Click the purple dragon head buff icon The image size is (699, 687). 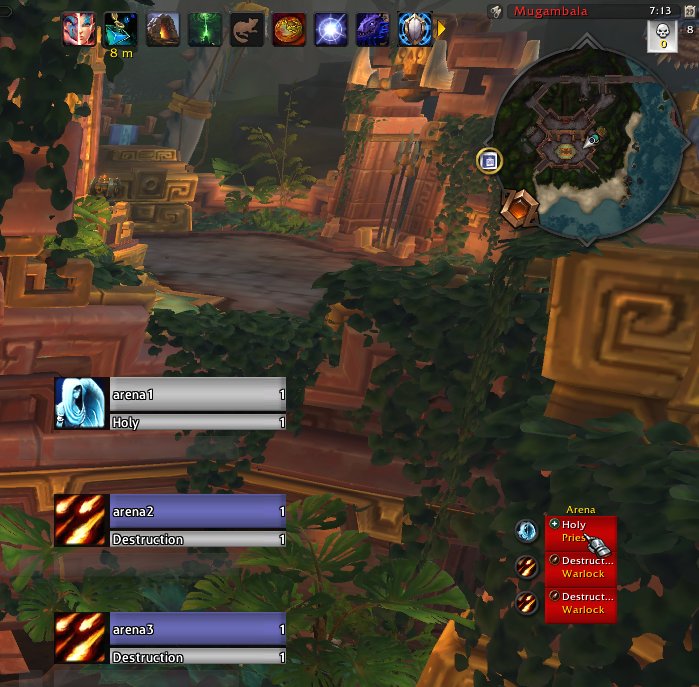pyautogui.click(x=373, y=29)
